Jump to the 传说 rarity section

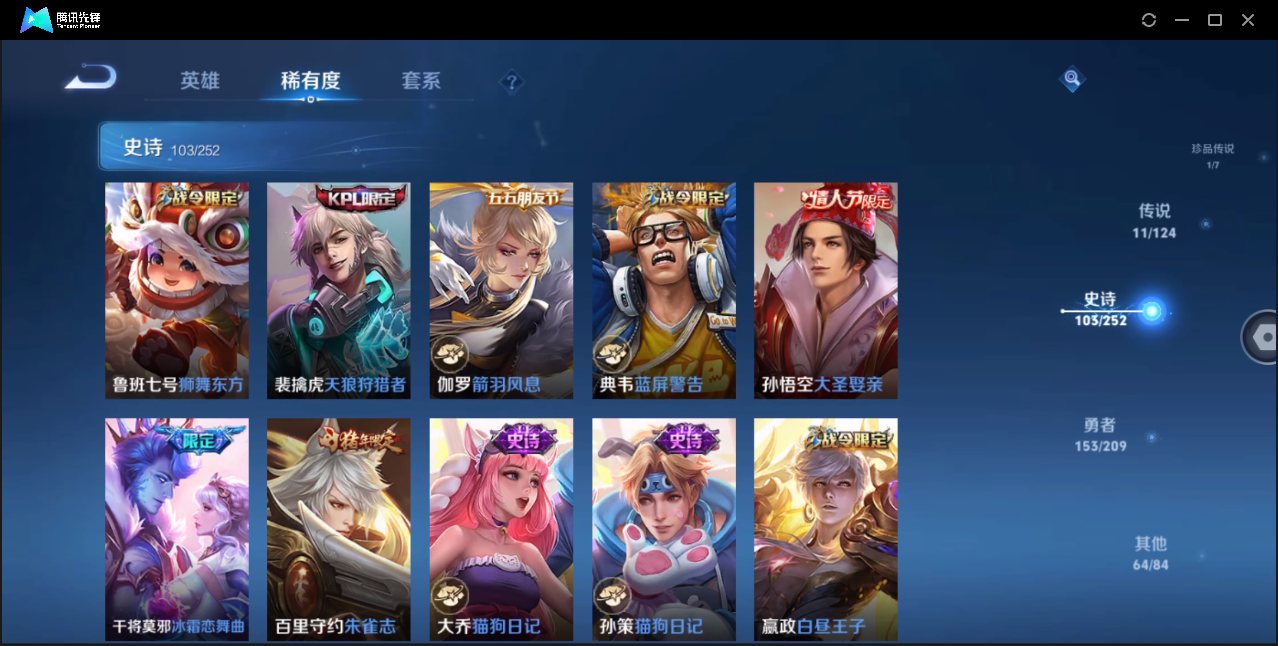coord(1154,220)
